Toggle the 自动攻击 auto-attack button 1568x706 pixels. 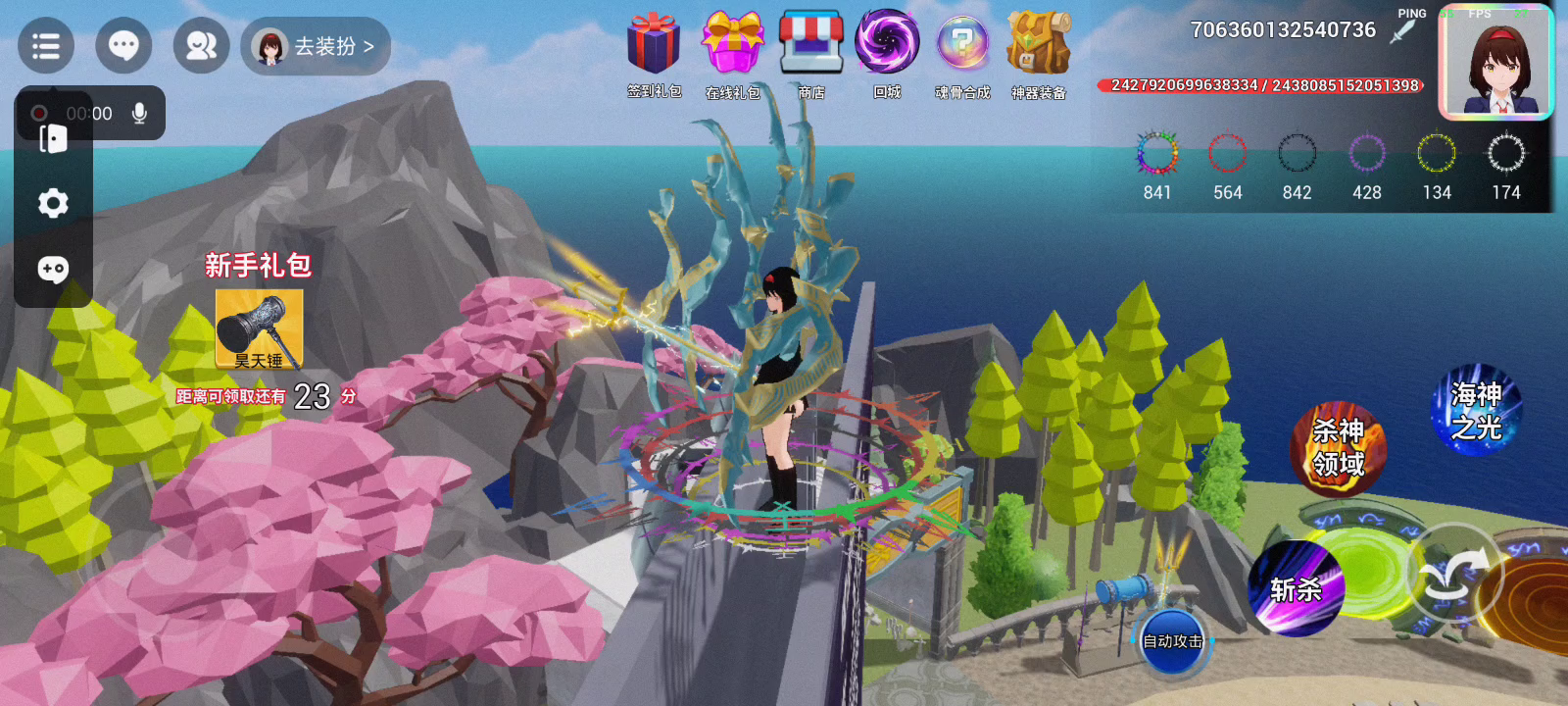(1173, 641)
